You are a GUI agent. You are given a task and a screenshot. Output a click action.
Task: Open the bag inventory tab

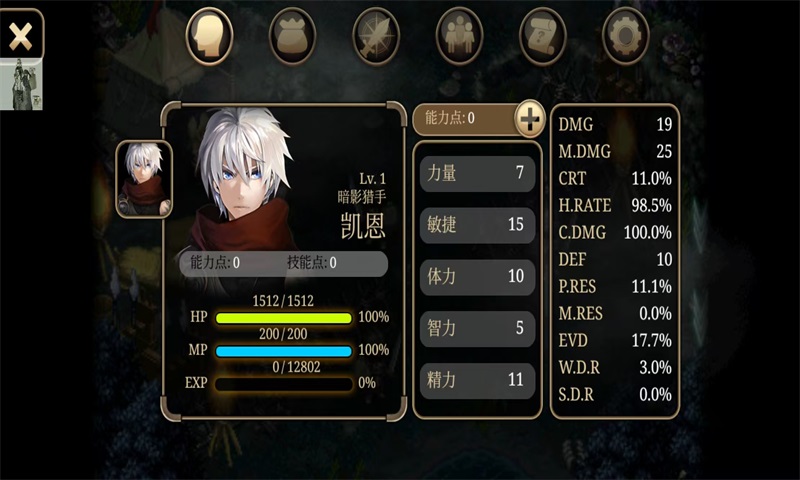click(293, 36)
